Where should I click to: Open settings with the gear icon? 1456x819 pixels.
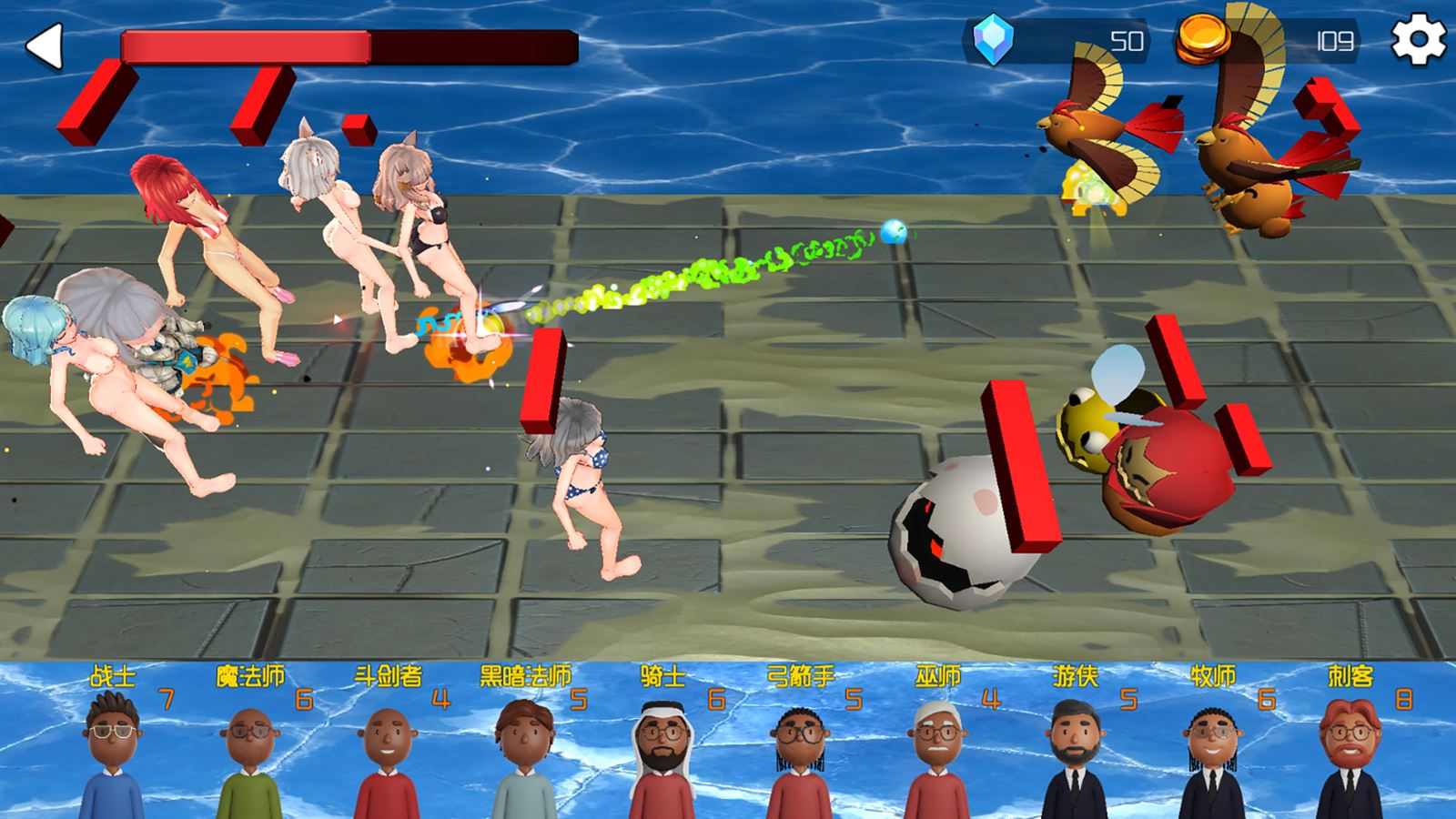point(1418,40)
